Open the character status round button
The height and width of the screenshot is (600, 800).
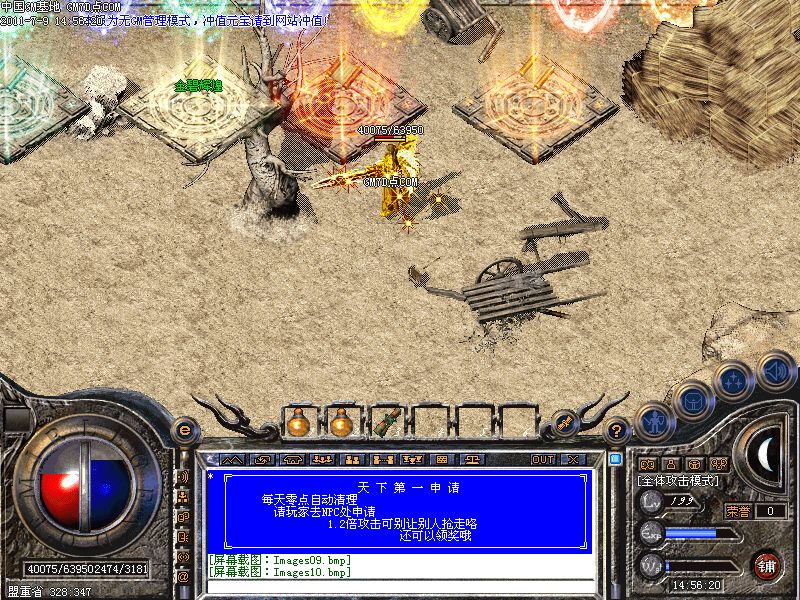point(654,422)
